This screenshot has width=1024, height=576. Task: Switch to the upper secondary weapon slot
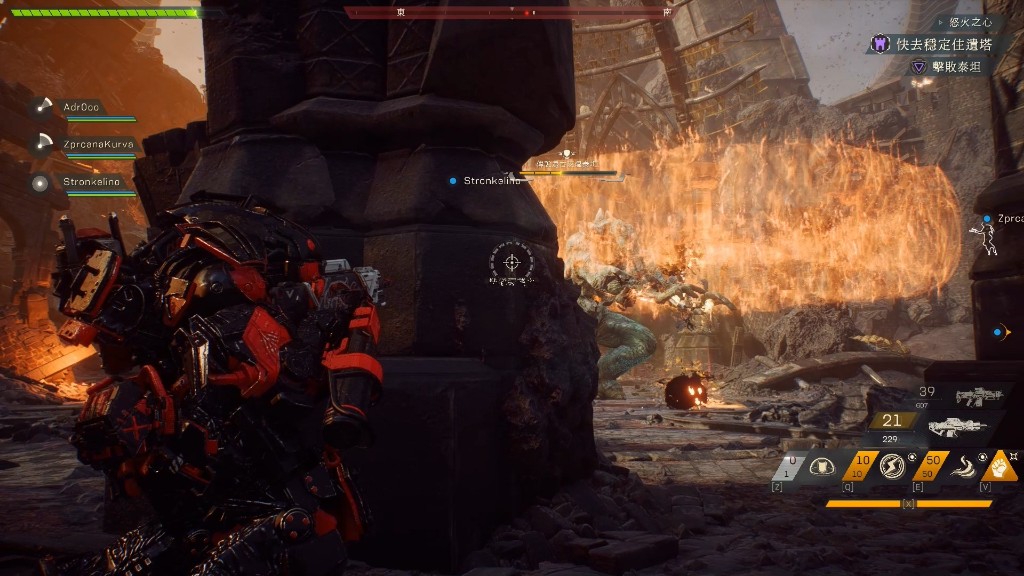point(977,397)
